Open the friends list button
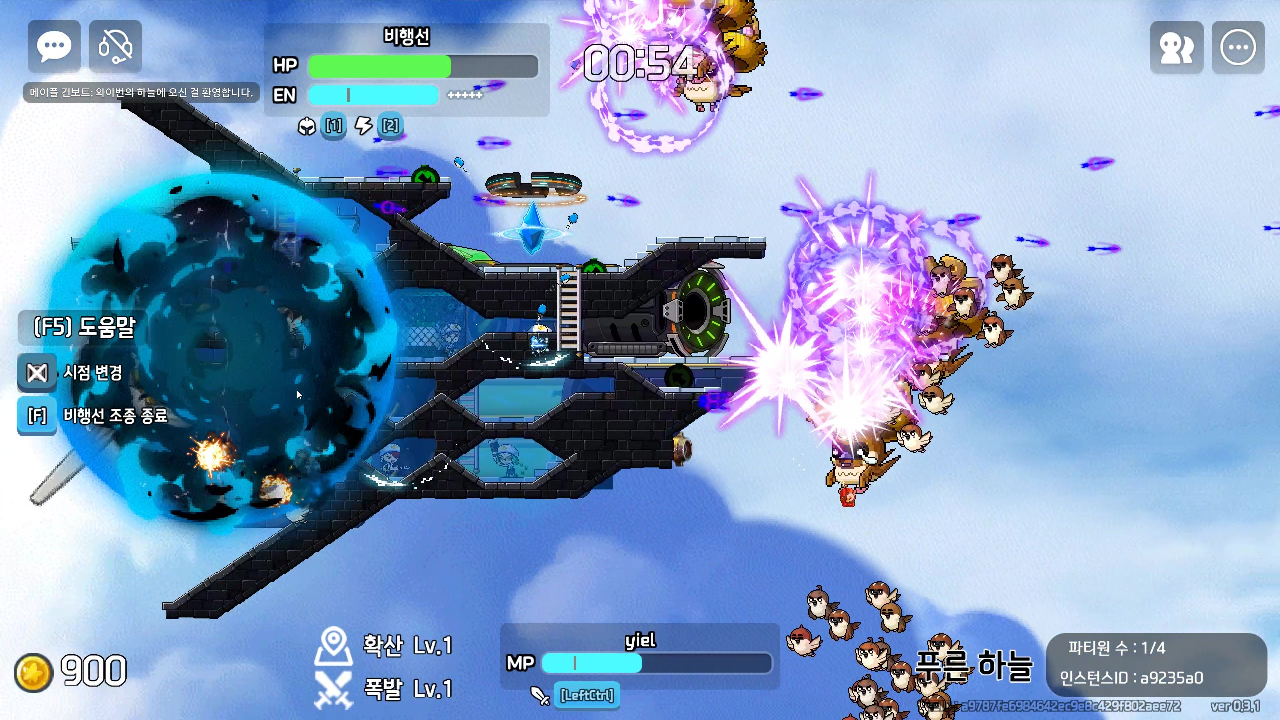1280x720 pixels. tap(1176, 48)
